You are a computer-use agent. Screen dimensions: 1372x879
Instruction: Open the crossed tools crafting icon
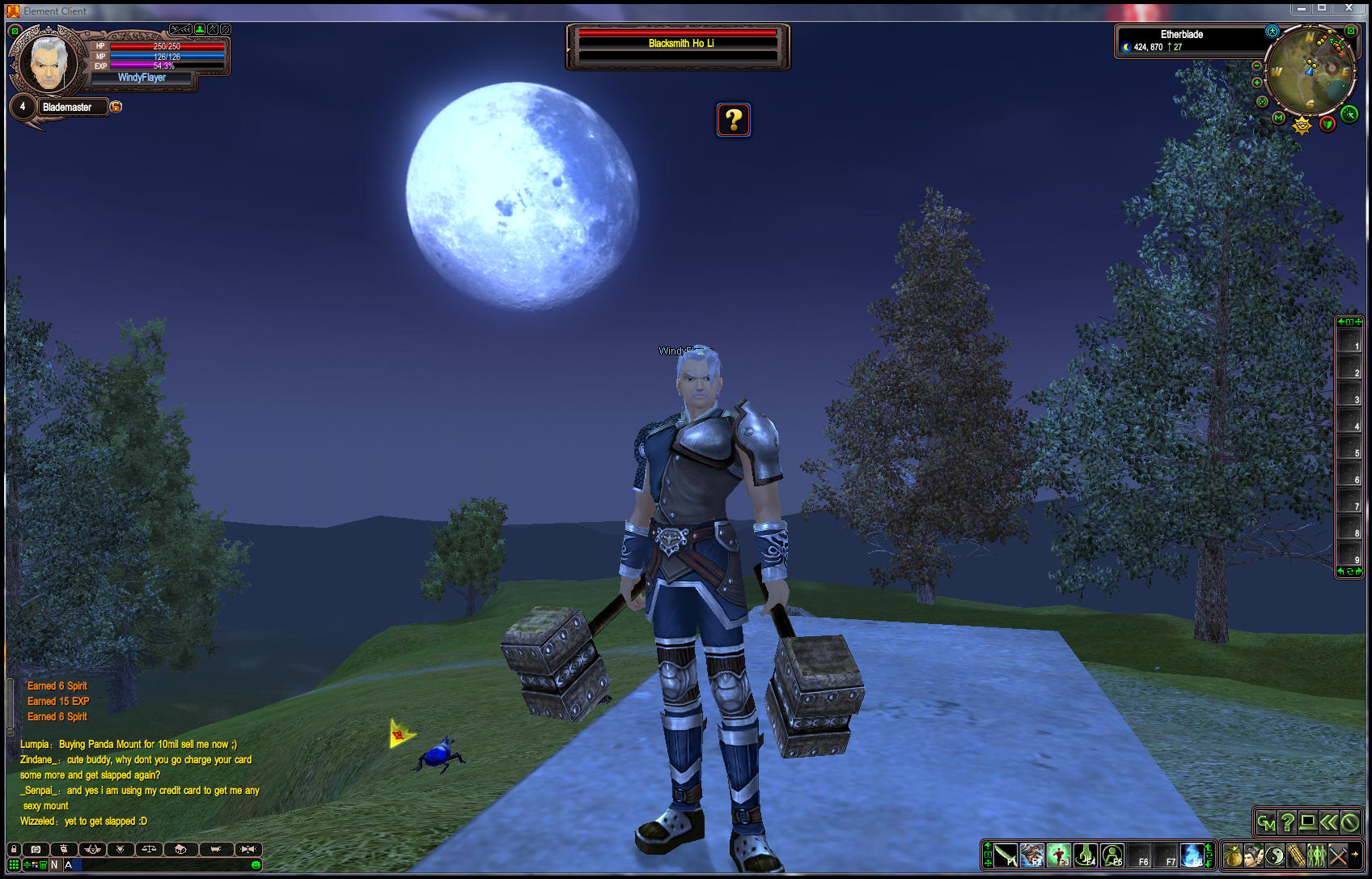(1338, 856)
